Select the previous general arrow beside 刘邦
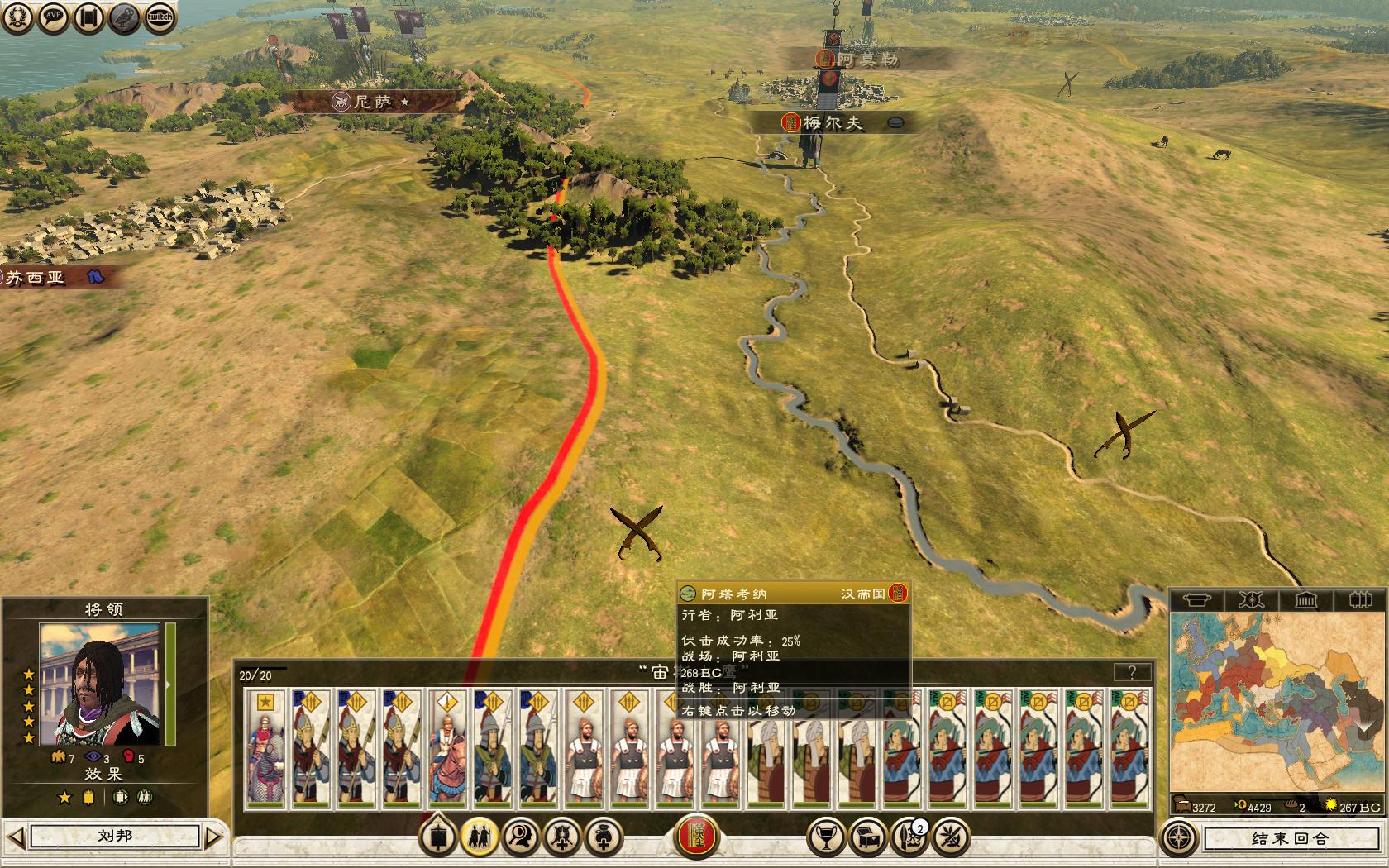The image size is (1389, 868). [17, 837]
